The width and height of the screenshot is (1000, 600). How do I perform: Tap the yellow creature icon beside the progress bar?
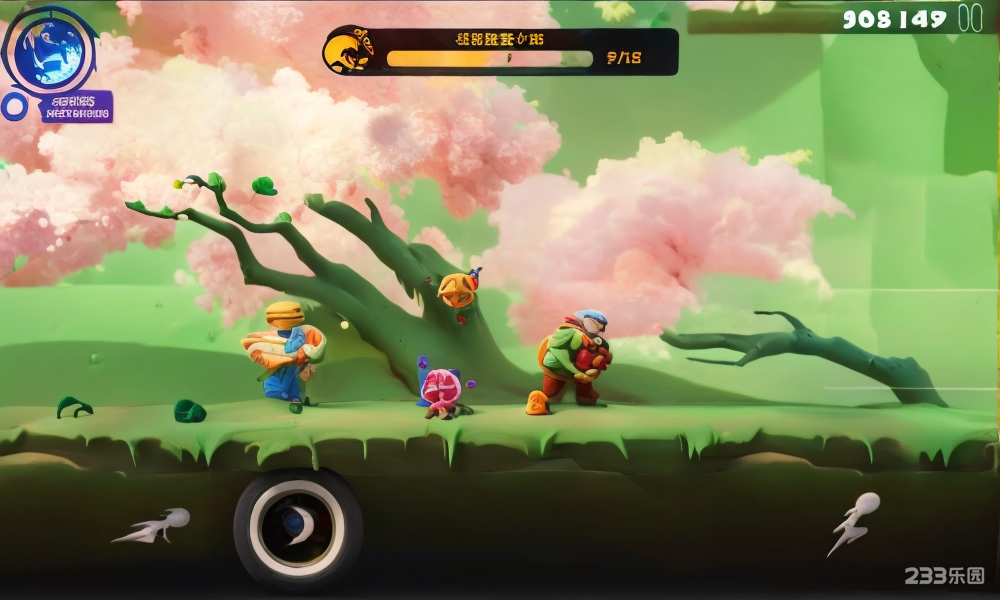pos(349,50)
